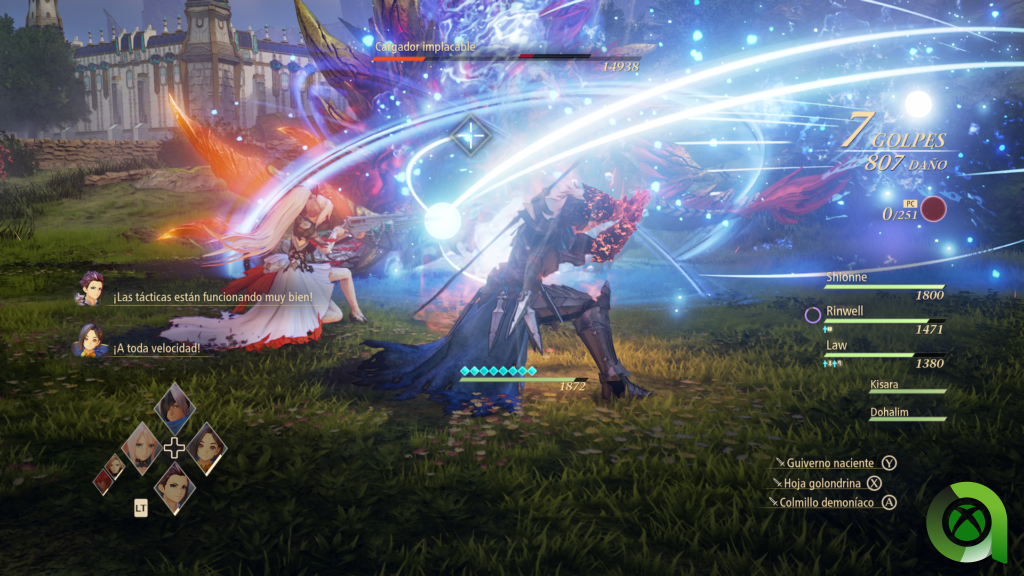Activate the Guiverno naciente arte

831,463
